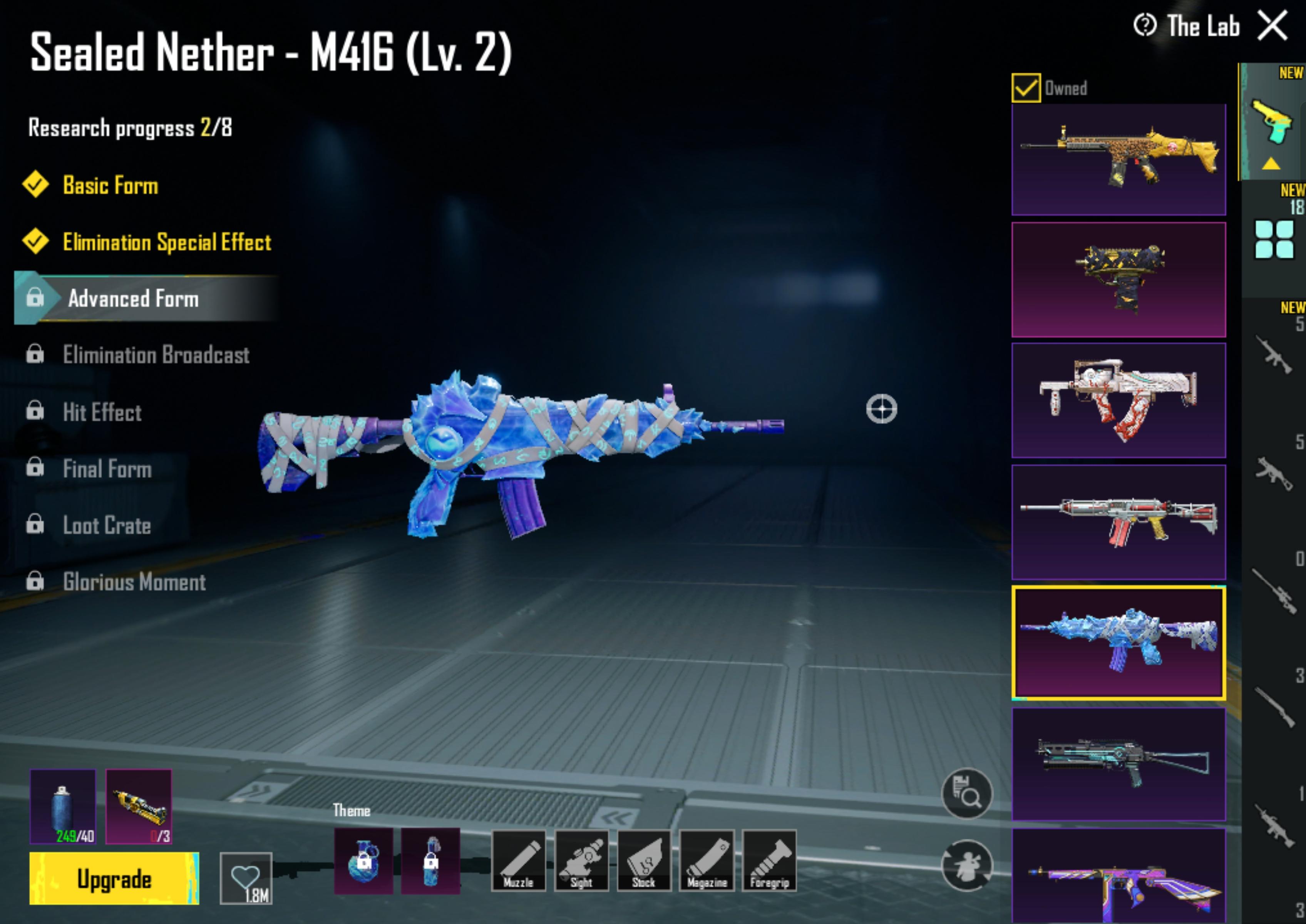Click the heart like button

click(246, 878)
